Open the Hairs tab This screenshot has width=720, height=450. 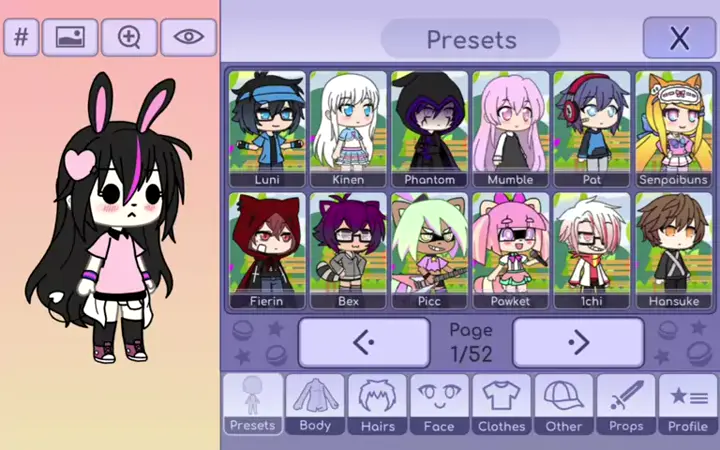(377, 405)
